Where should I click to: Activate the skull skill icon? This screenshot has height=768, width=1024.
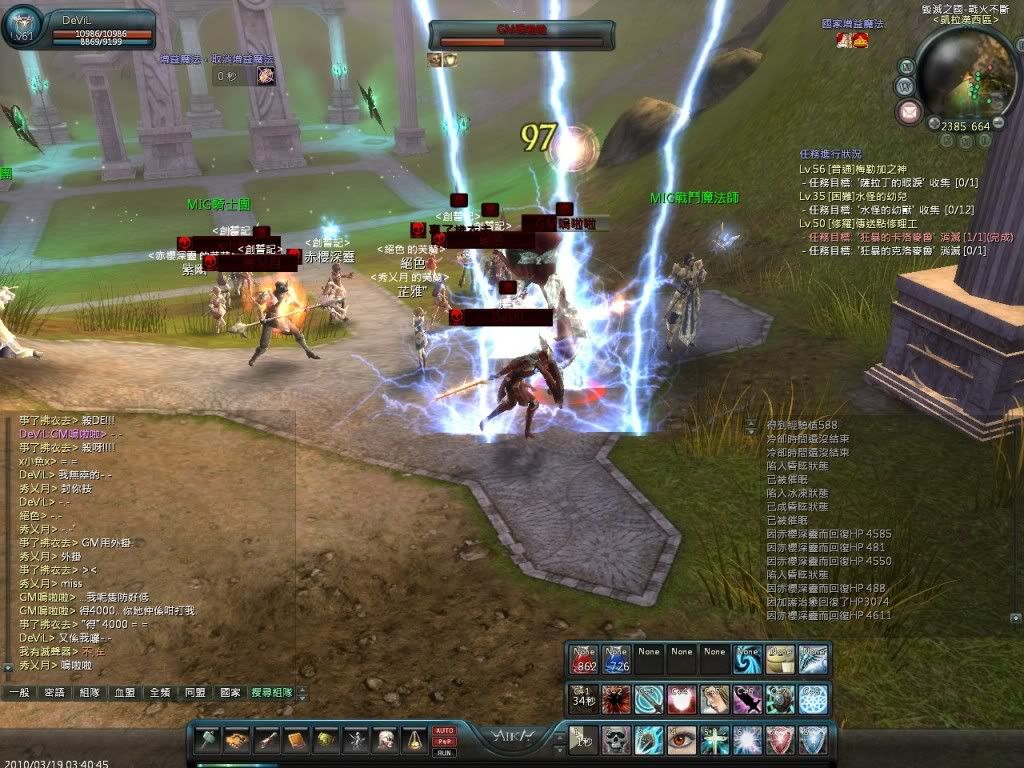(x=617, y=740)
